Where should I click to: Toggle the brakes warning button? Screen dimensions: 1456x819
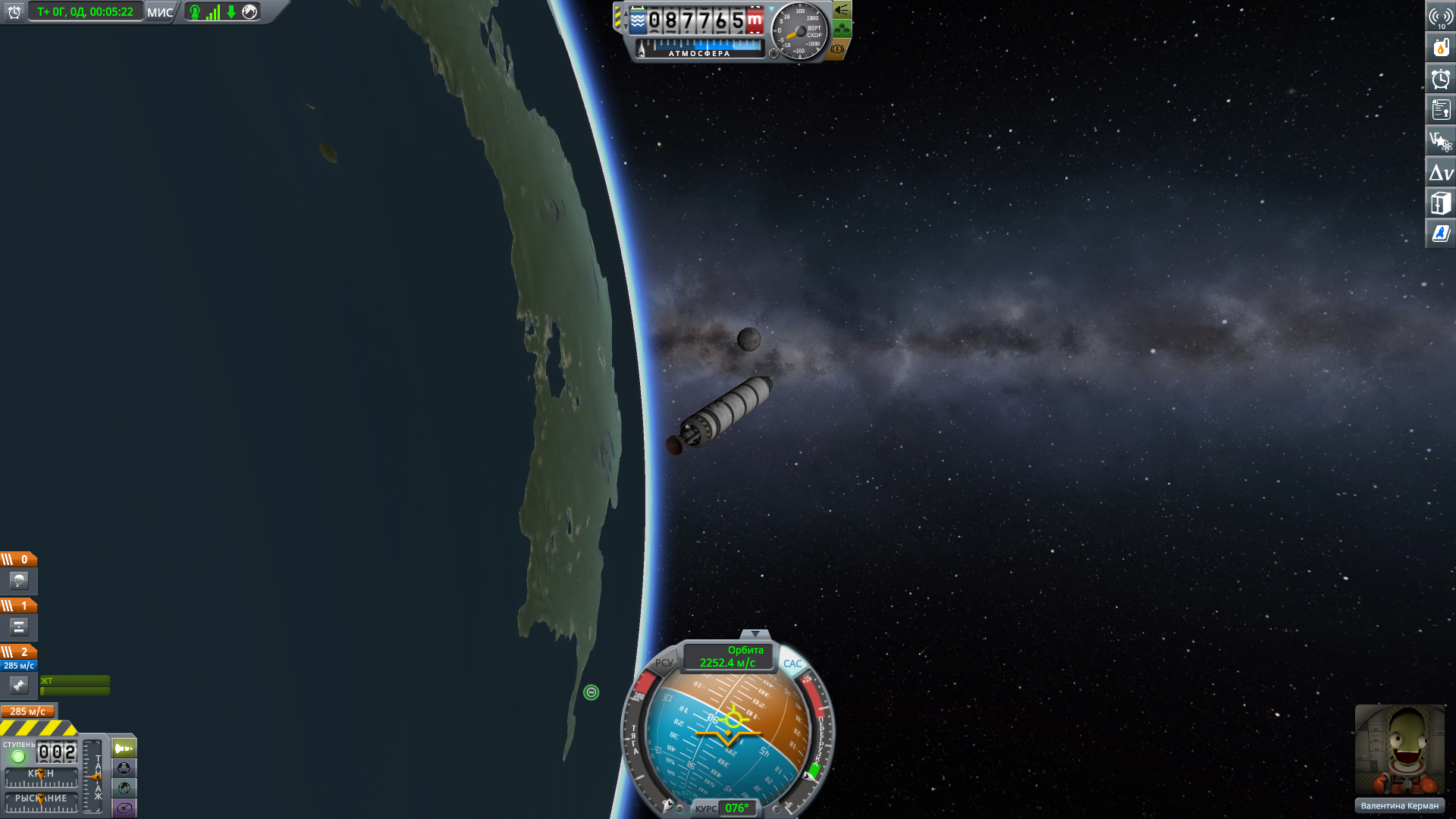(x=837, y=49)
